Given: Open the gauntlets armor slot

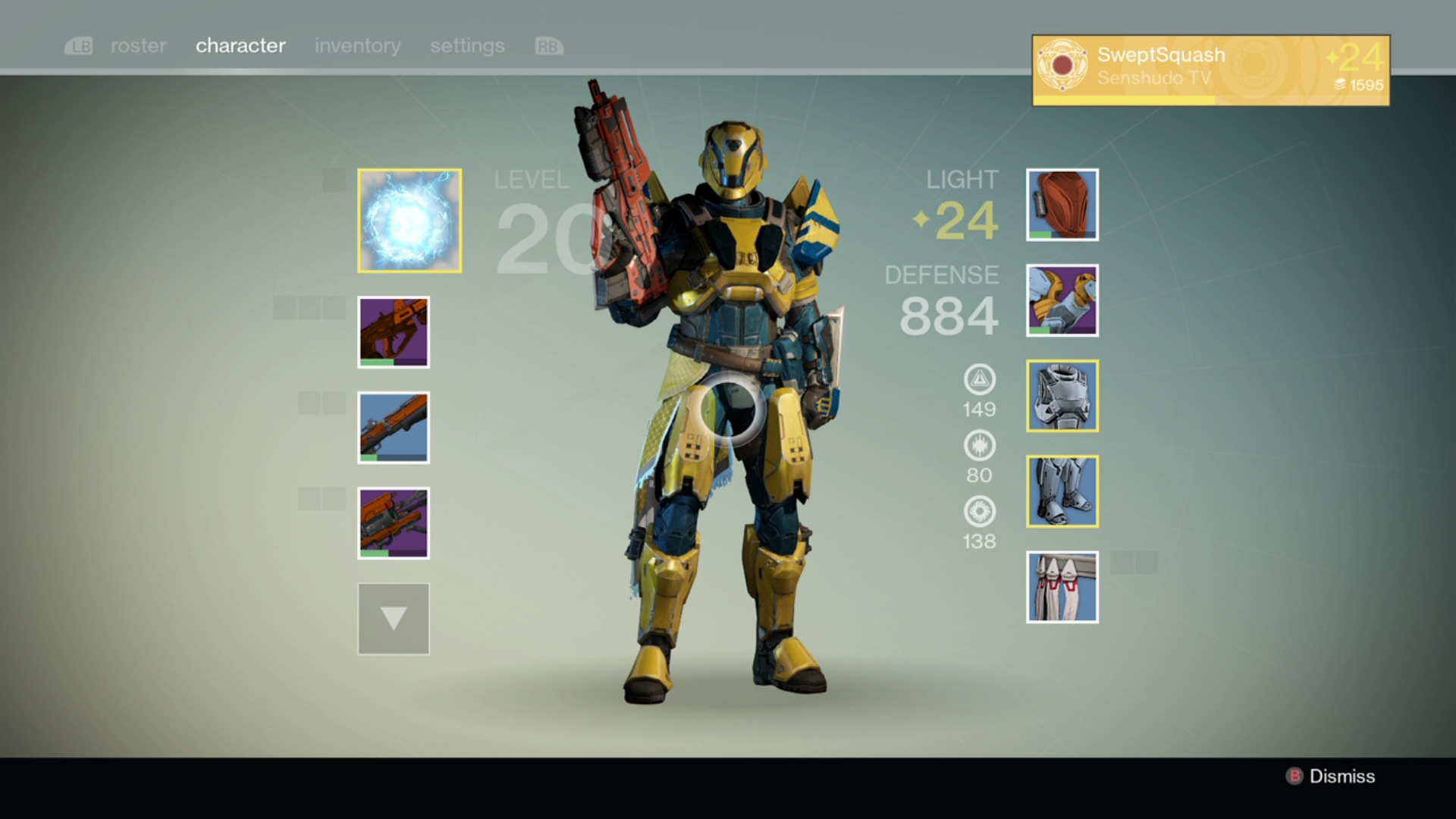Looking at the screenshot, I should 1062,300.
